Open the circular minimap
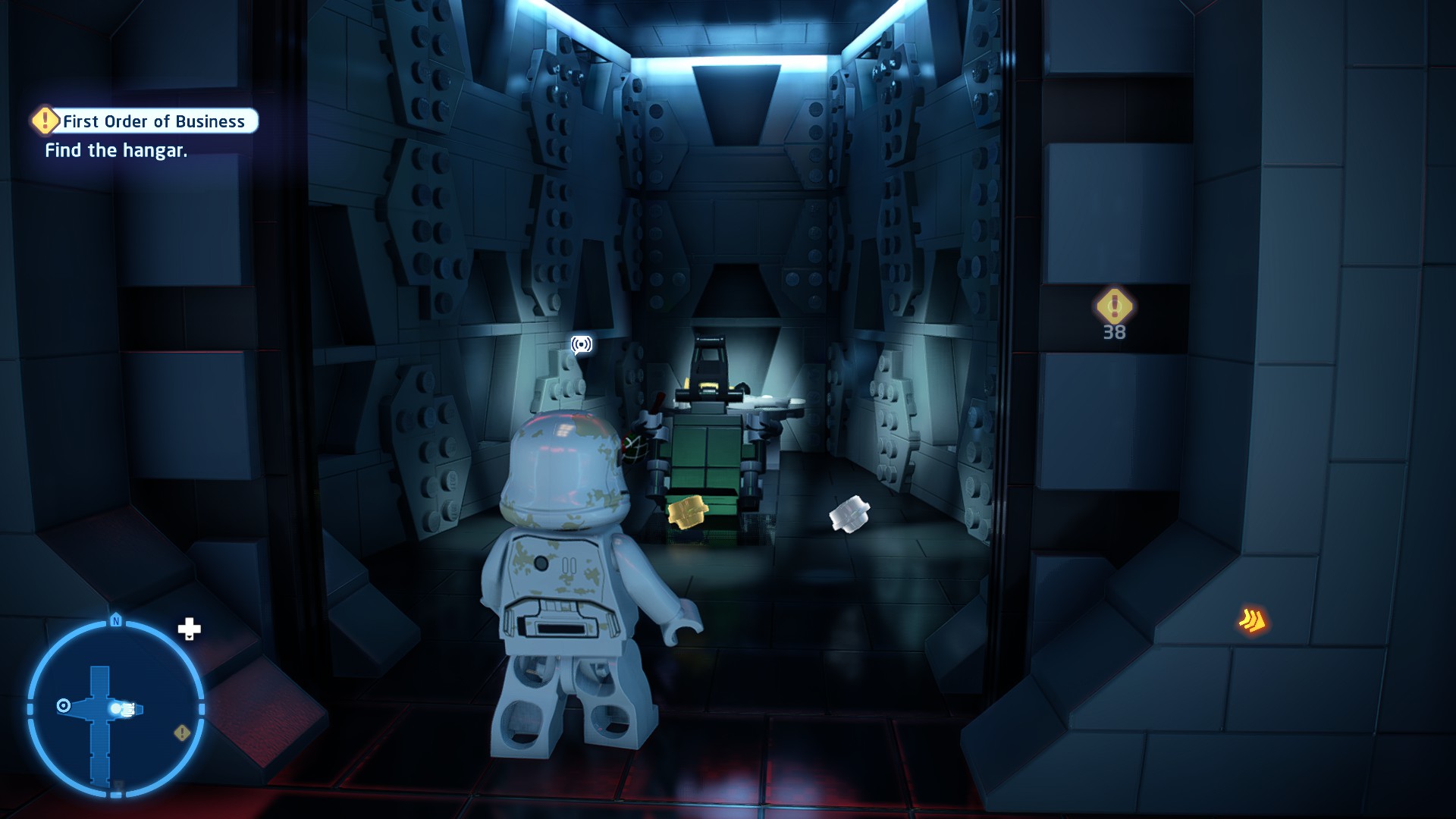The width and height of the screenshot is (1456, 819). [115, 709]
